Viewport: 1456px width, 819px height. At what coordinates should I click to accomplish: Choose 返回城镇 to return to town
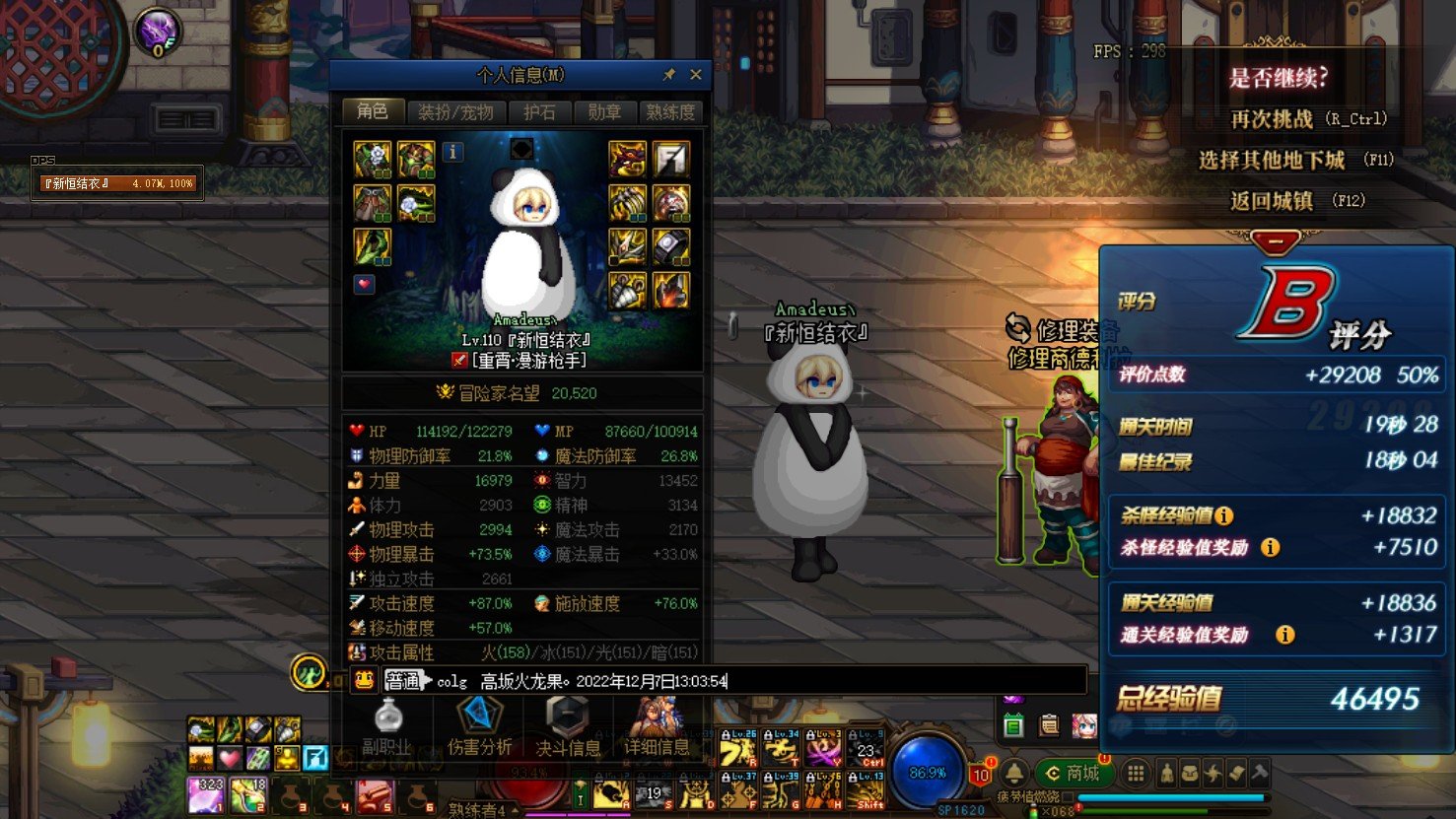[1272, 201]
